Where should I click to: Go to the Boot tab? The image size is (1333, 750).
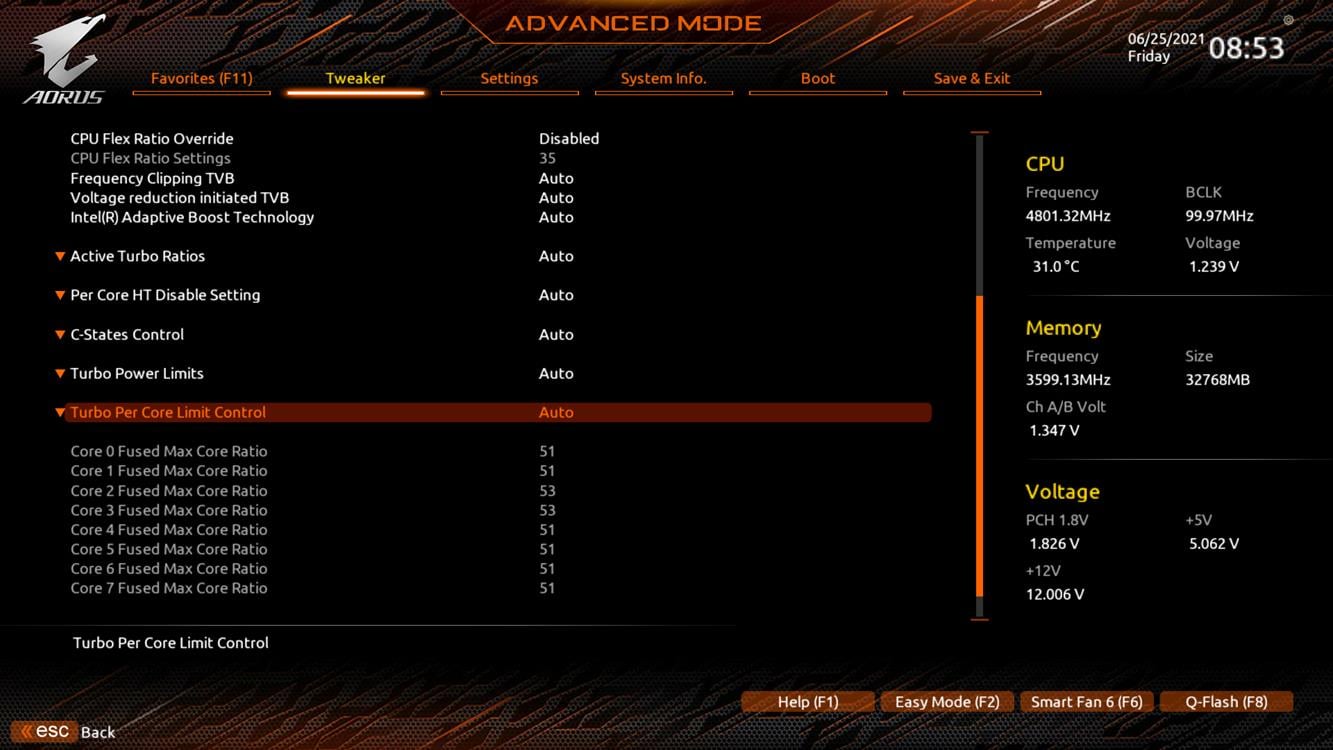817,78
